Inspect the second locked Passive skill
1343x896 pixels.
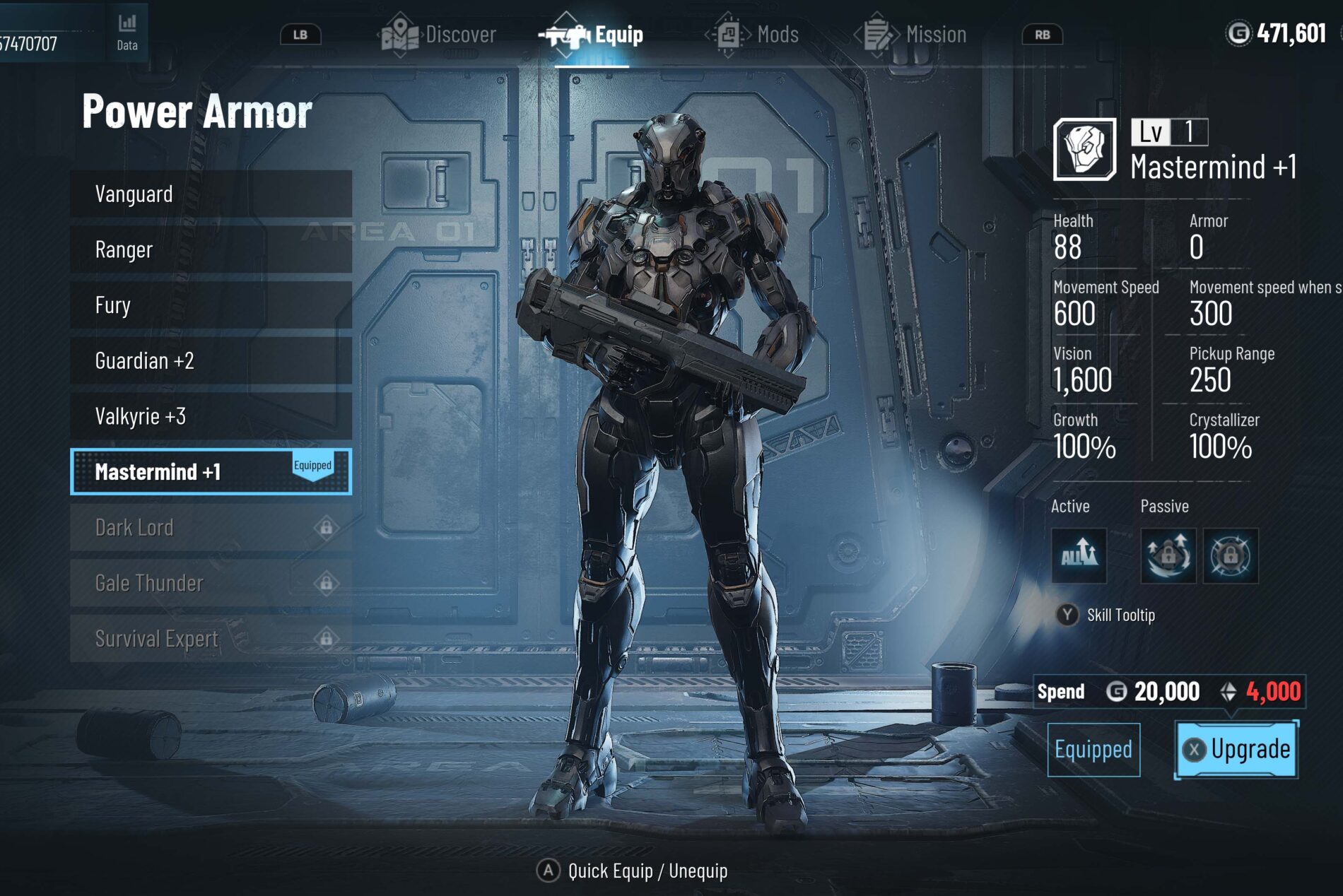click(1230, 555)
